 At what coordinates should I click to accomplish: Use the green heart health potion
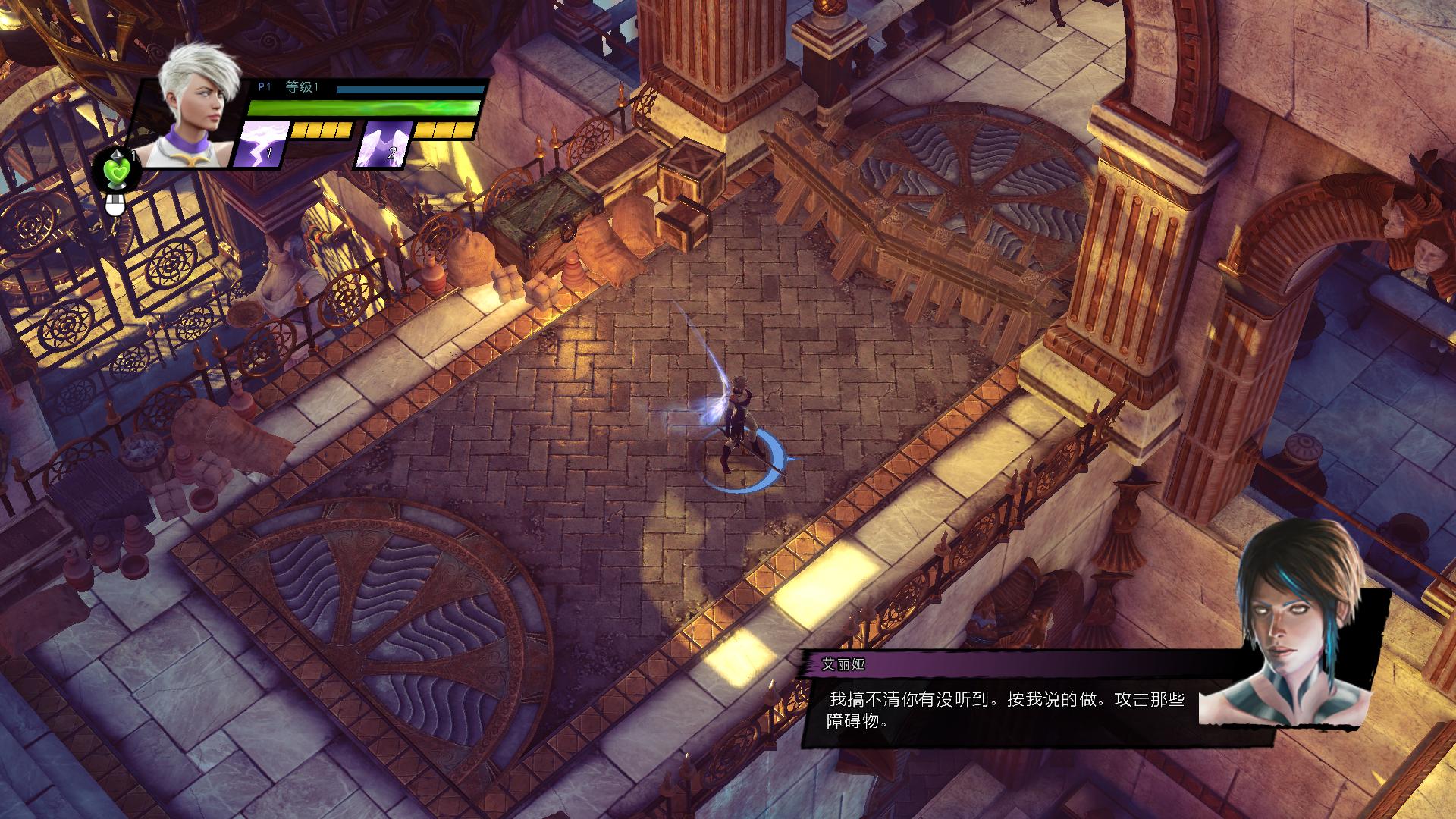click(x=117, y=169)
